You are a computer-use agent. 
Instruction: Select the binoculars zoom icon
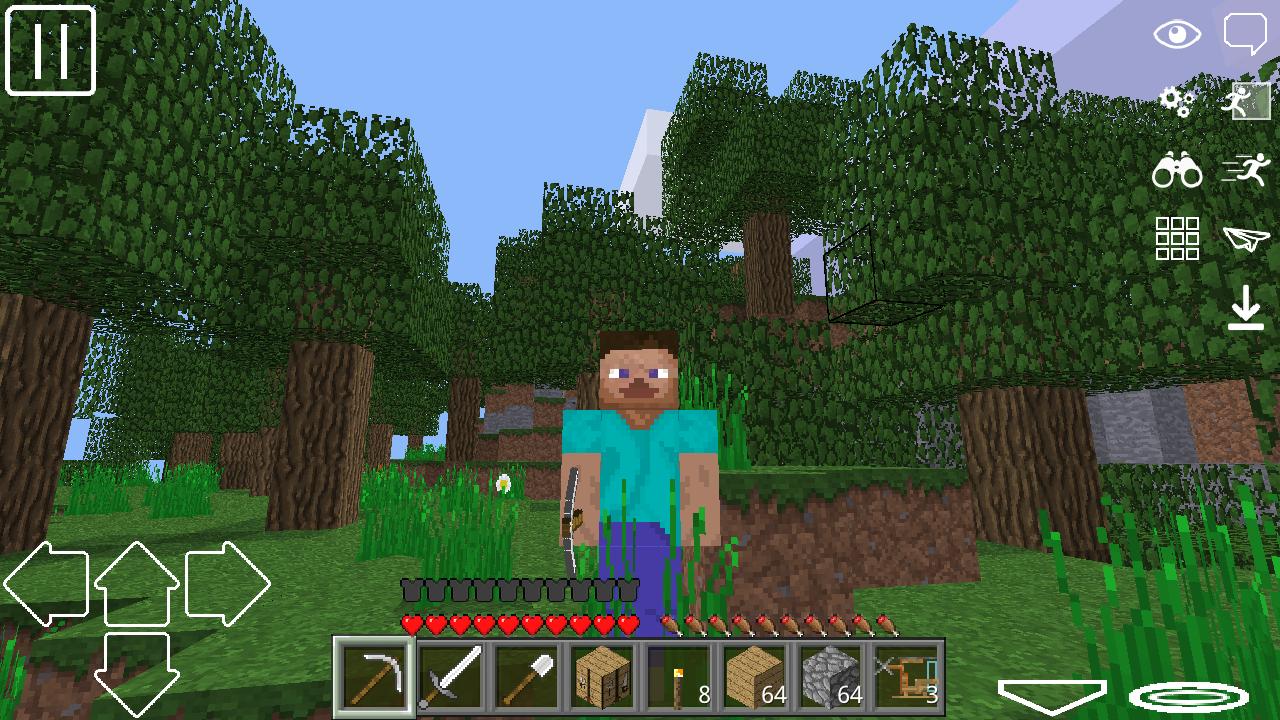(1178, 172)
